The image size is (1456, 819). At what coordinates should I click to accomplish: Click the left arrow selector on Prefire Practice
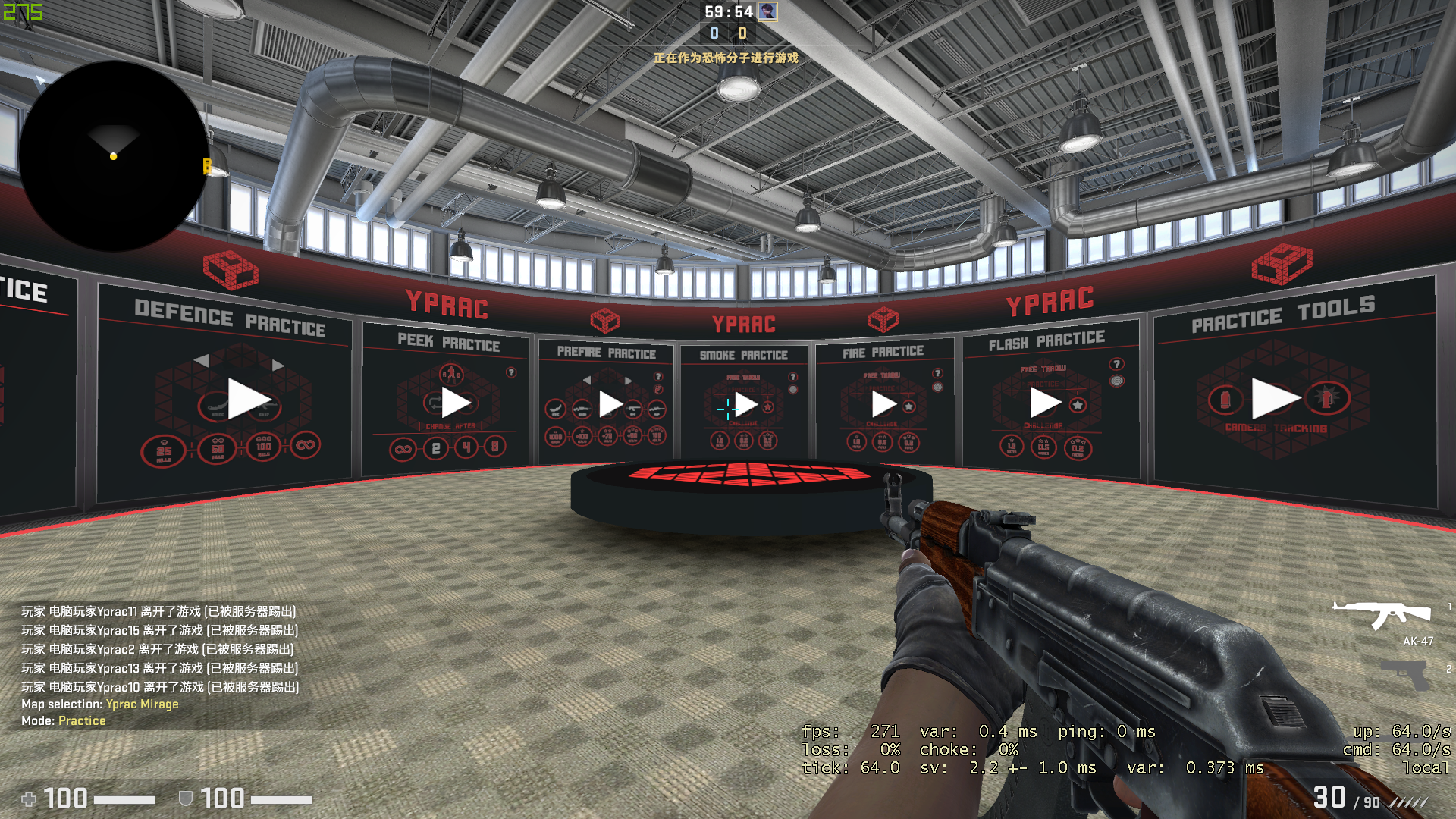(588, 379)
